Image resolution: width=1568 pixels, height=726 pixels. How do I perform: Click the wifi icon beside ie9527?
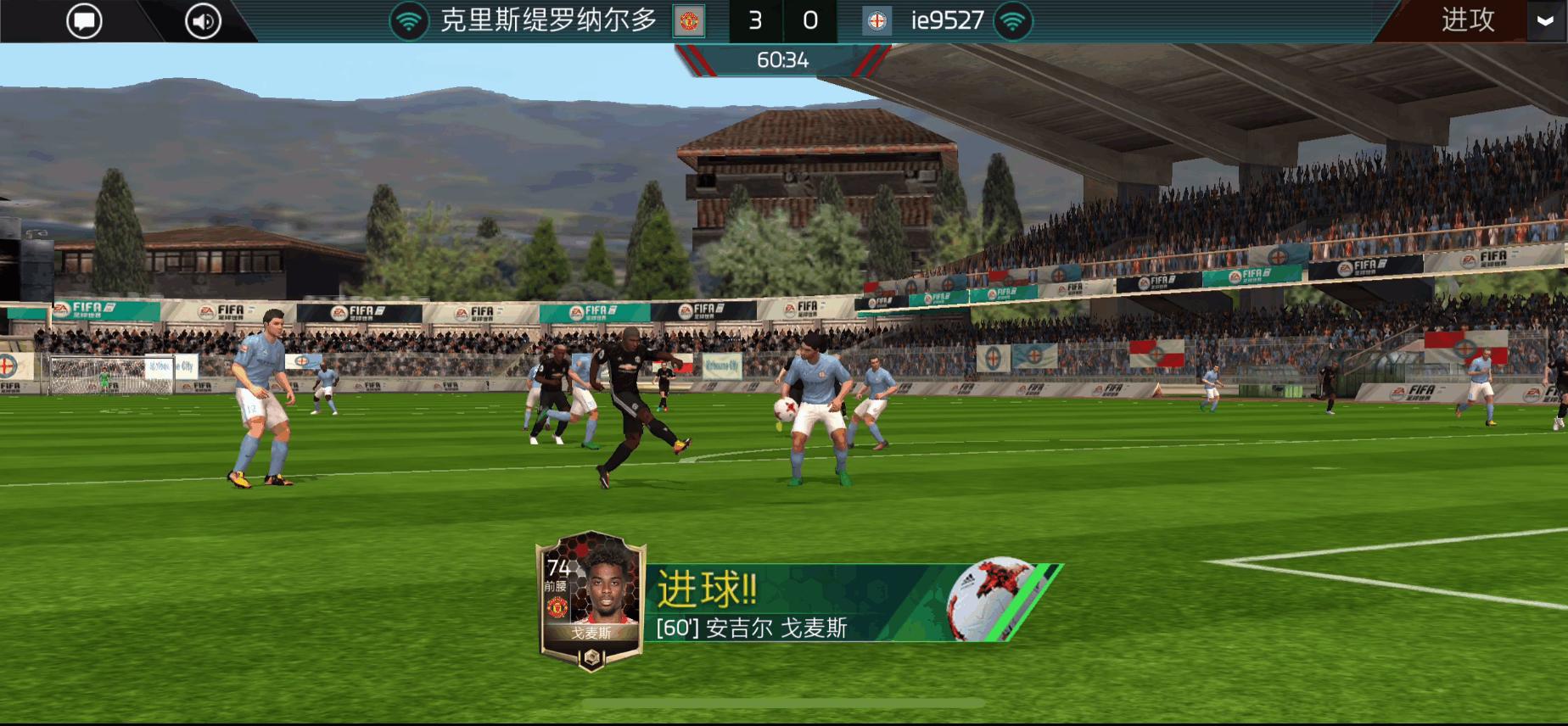(1015, 20)
